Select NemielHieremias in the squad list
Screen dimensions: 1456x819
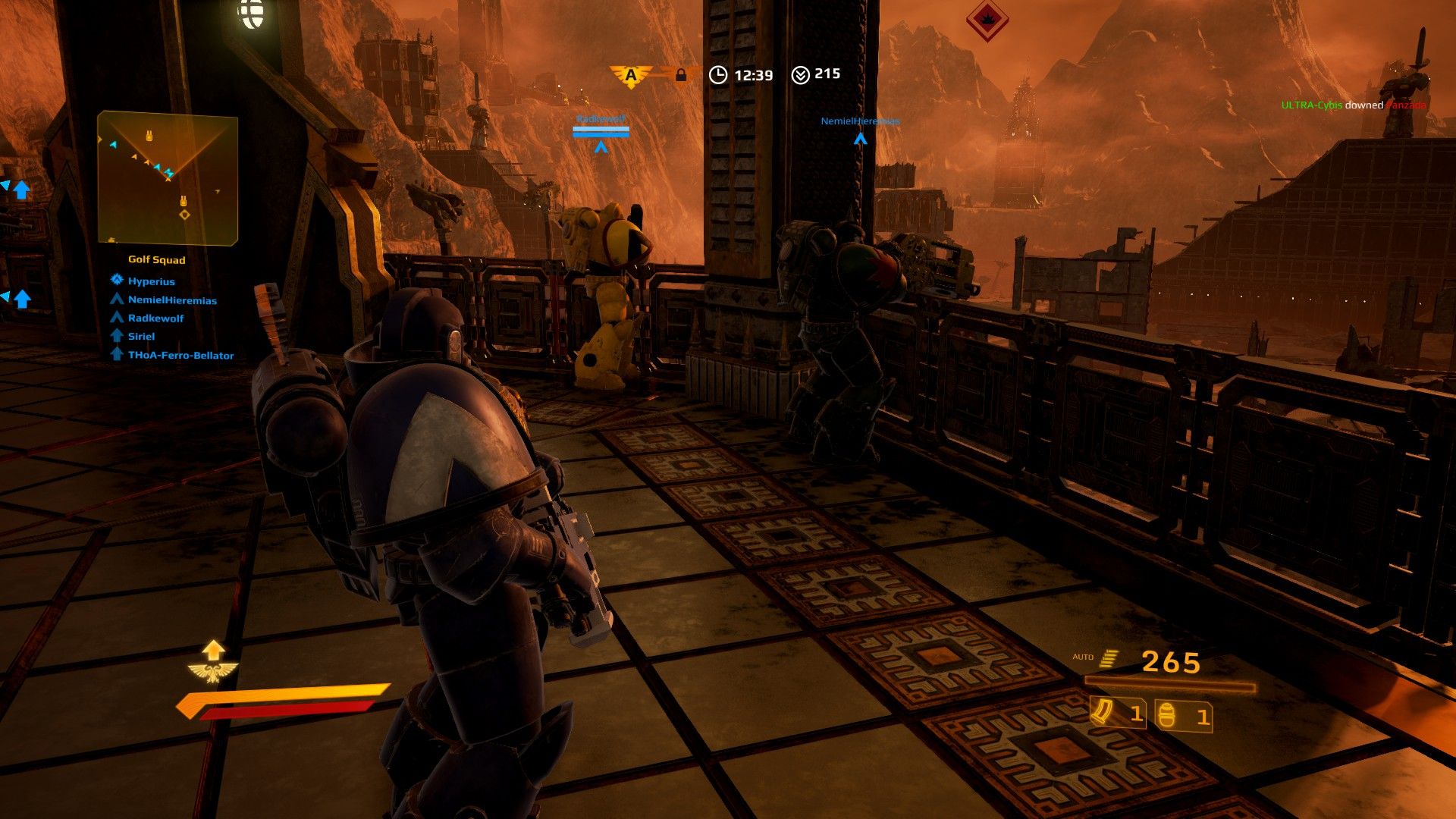click(172, 300)
